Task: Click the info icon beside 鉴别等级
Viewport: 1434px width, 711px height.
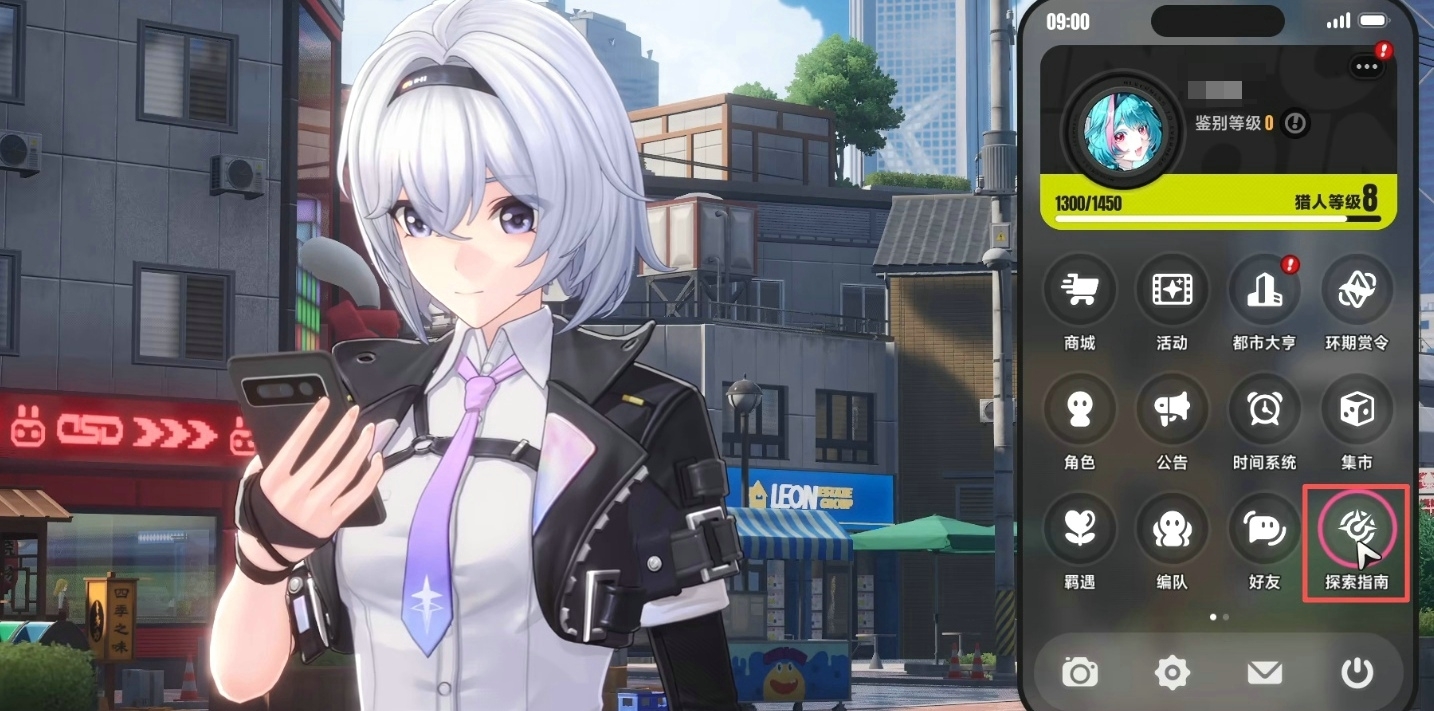Action: 1296,123
